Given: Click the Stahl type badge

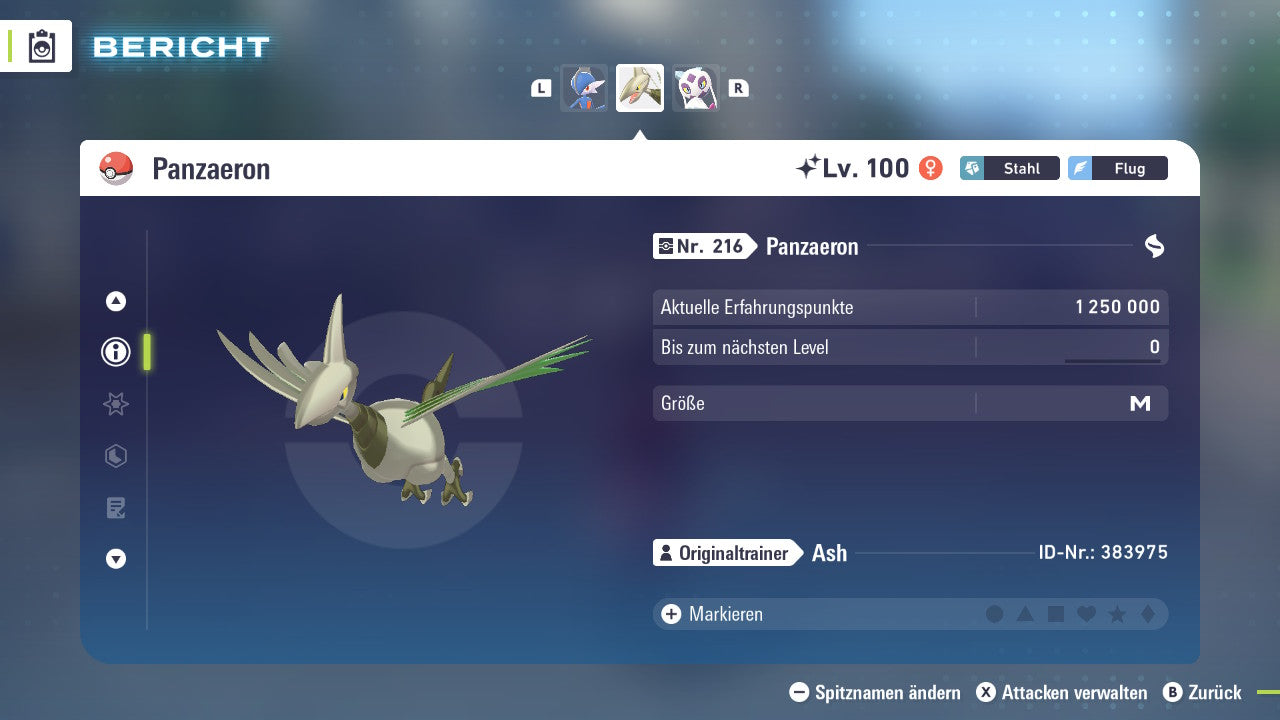Looking at the screenshot, I should click(1010, 168).
